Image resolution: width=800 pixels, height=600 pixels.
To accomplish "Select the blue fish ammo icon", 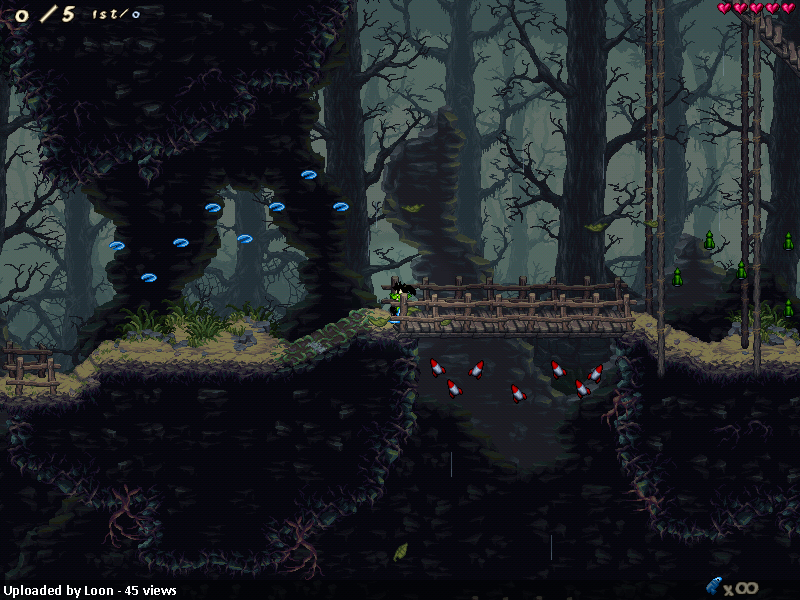I will (x=713, y=585).
